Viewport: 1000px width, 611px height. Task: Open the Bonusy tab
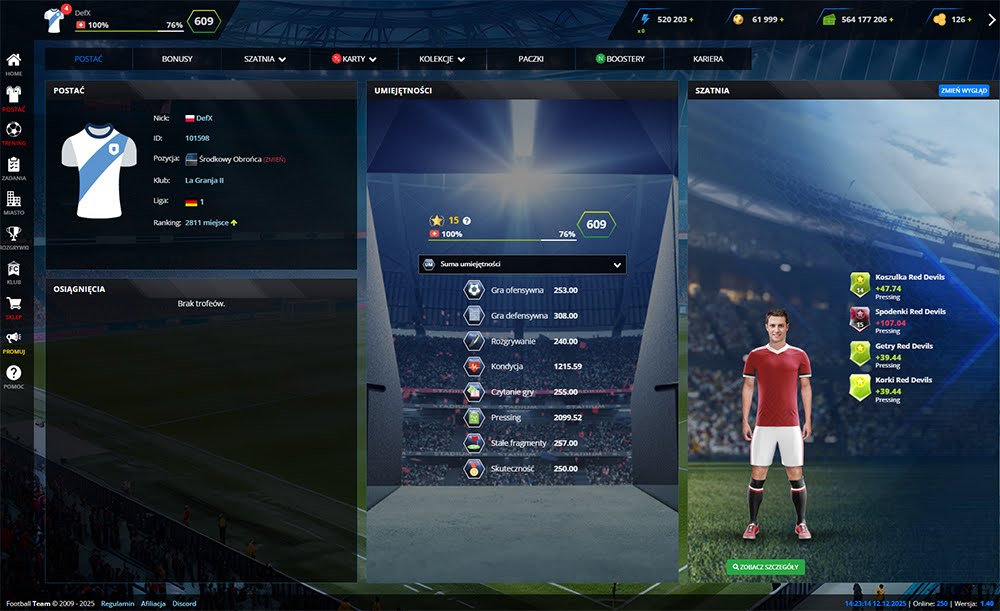click(x=177, y=59)
